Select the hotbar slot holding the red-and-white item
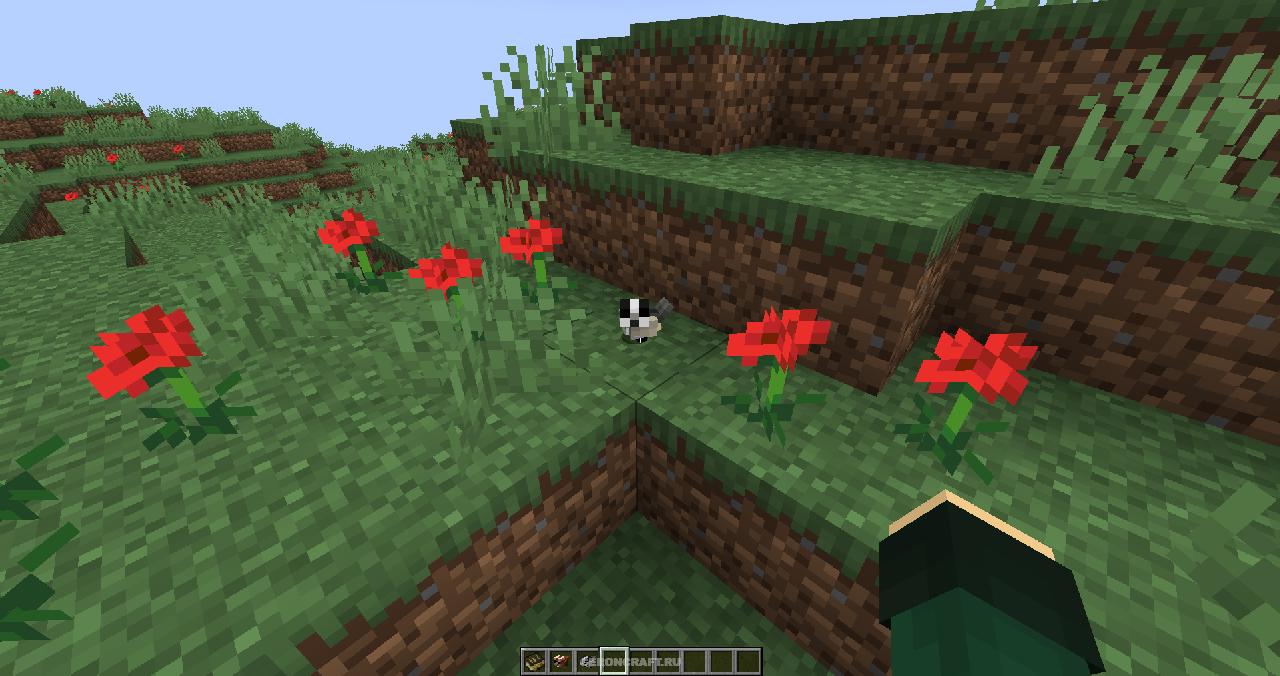This screenshot has width=1280, height=676. coord(560,661)
